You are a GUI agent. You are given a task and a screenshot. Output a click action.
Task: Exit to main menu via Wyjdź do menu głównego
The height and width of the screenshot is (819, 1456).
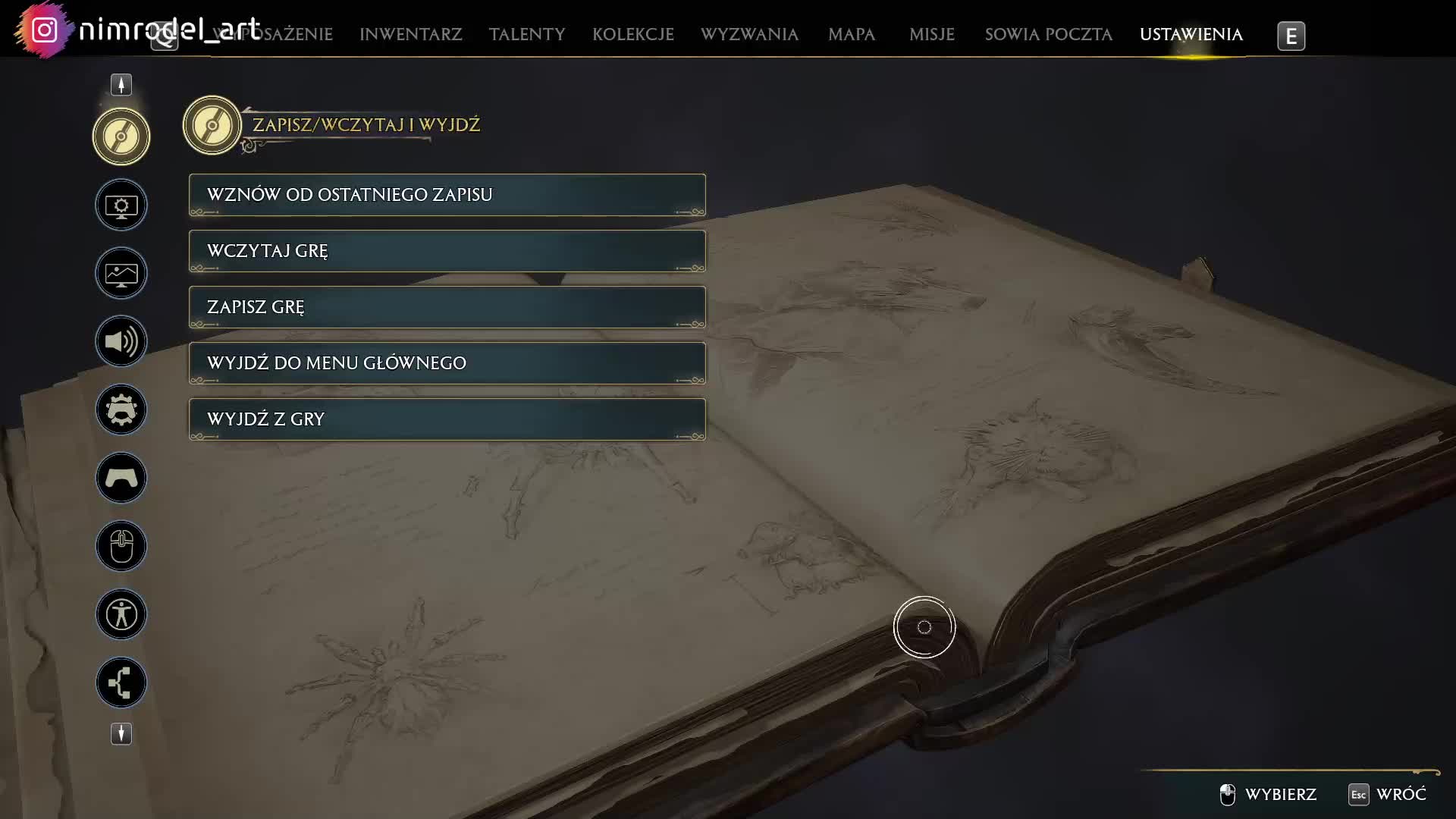point(447,363)
